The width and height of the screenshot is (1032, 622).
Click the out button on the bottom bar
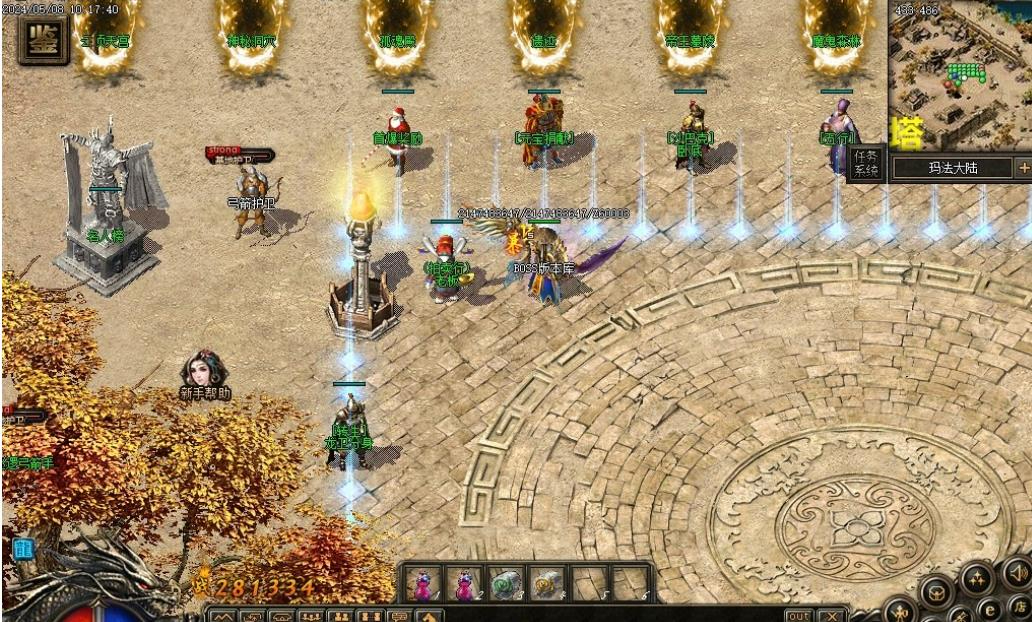point(799,615)
